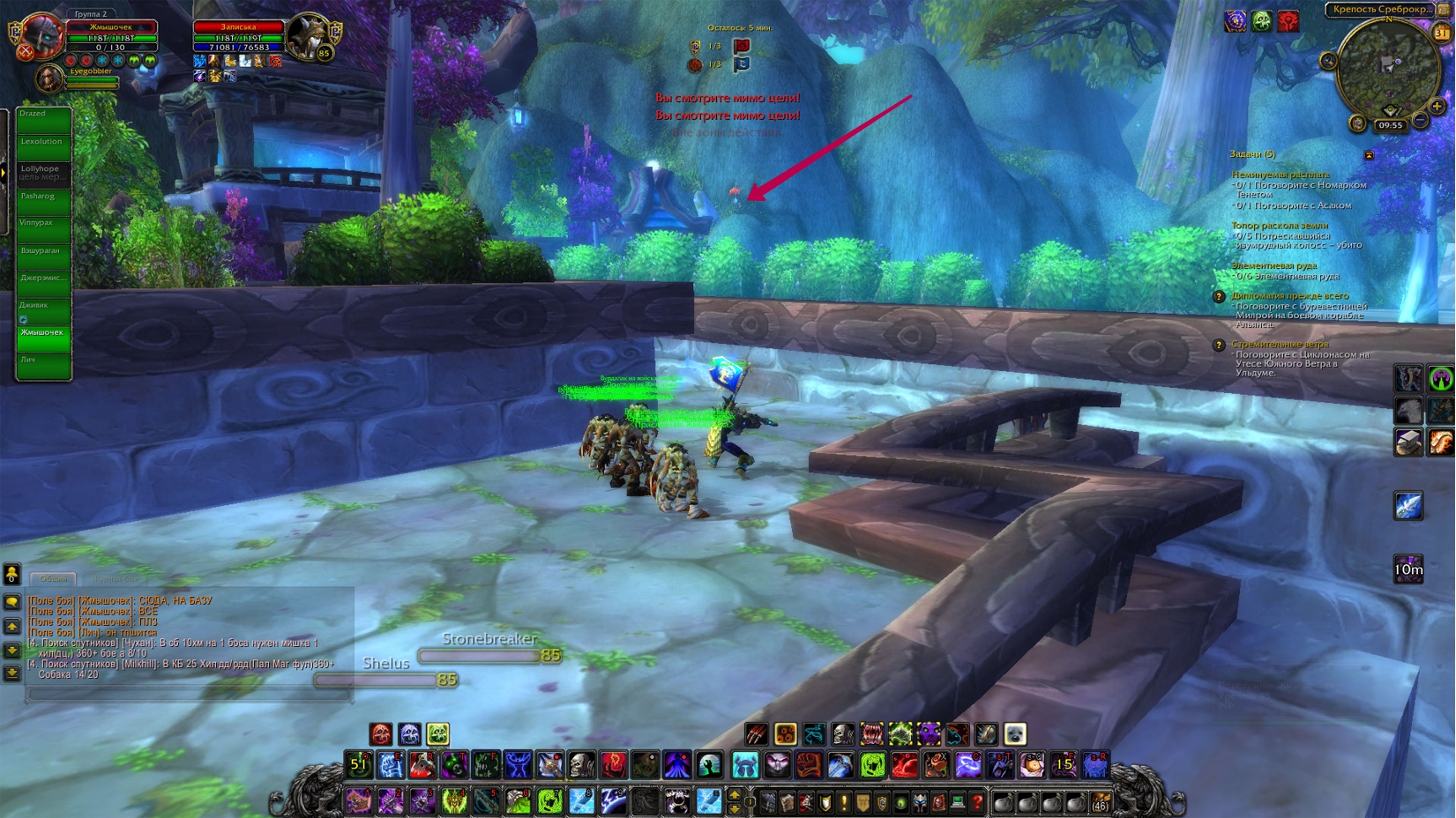
Task: Open the calendar button showing 31
Action: tap(1441, 33)
